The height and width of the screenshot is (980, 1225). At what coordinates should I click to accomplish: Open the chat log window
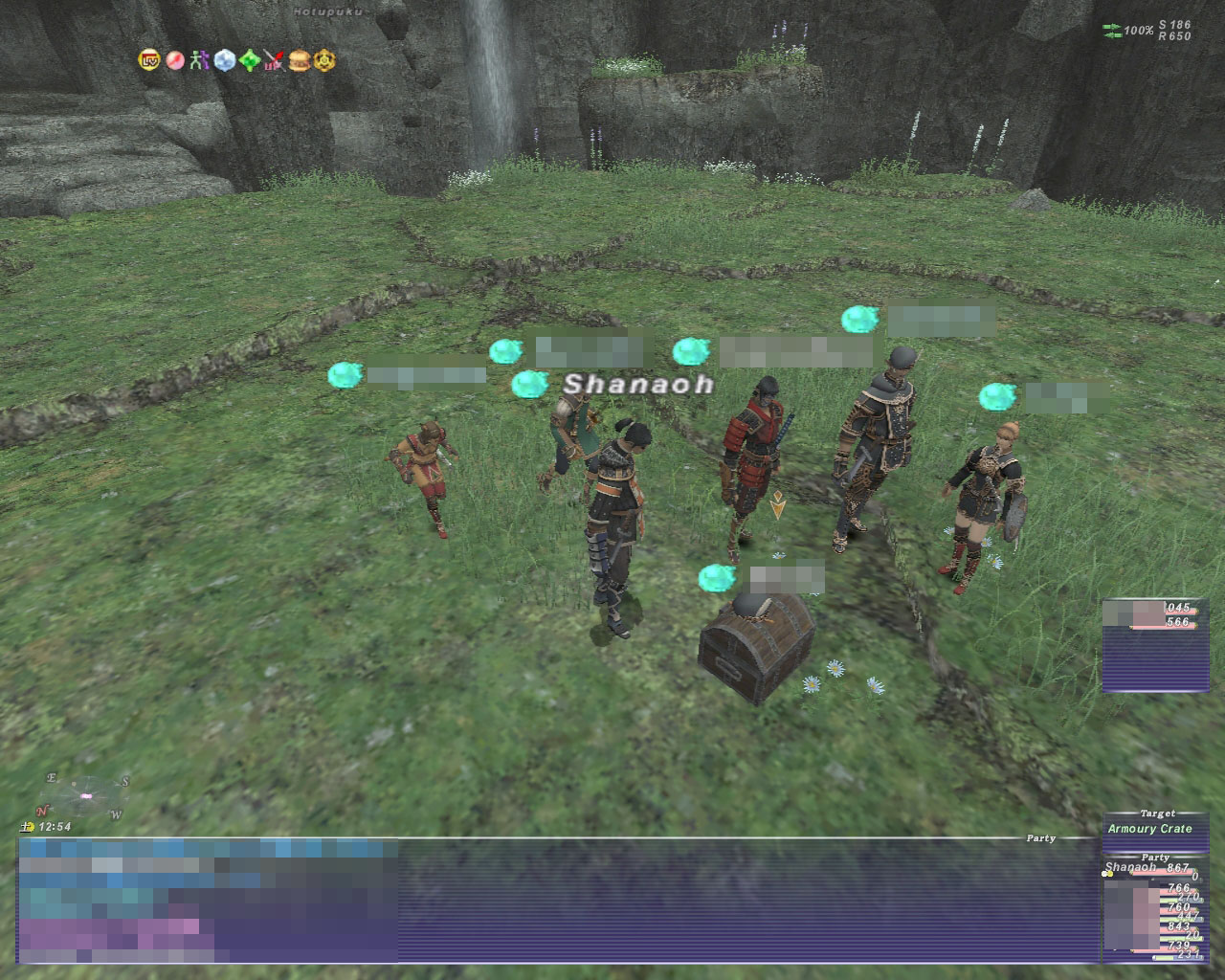(557, 902)
